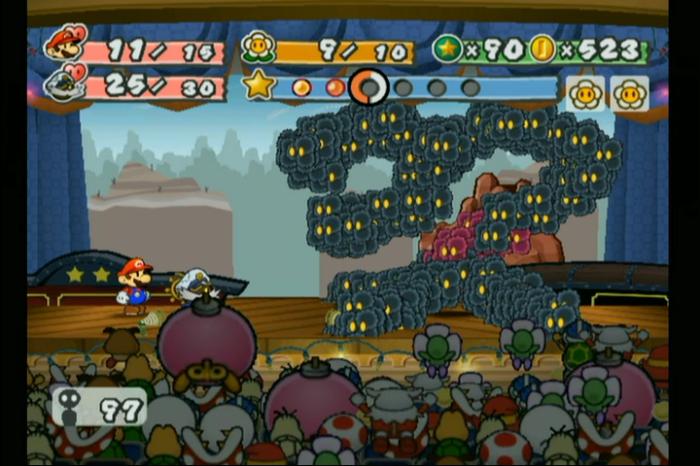Click the Flower Points flower icon

[x=259, y=47]
